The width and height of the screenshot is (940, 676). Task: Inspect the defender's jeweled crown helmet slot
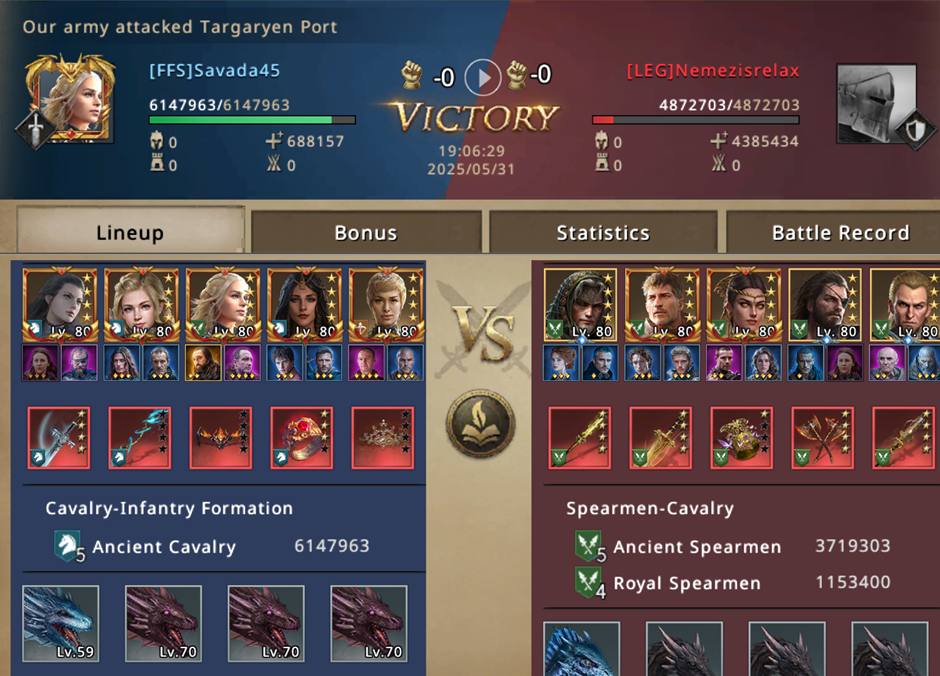tap(741, 438)
